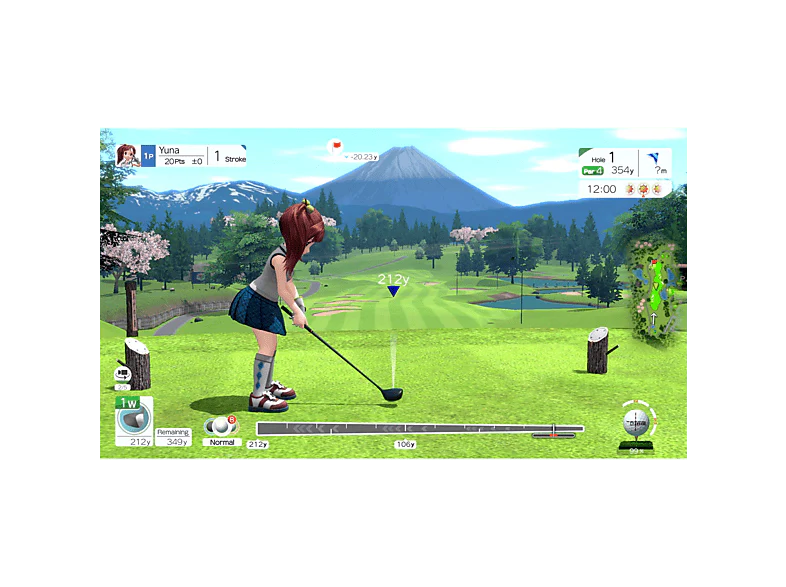This screenshot has width=786, height=587.
Task: Click the camera view icon
Action: pos(122,375)
